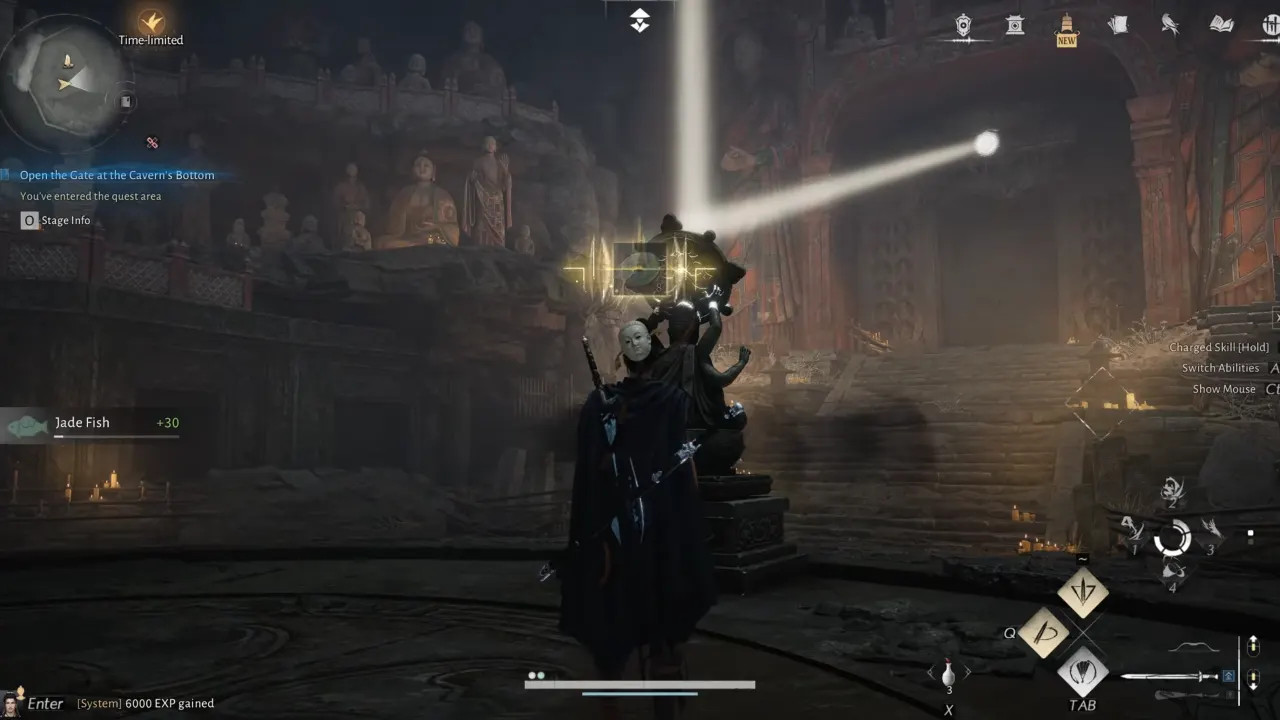This screenshot has width=1280, height=720.
Task: Click the Time-limited event flame icon
Action: pyautogui.click(x=150, y=22)
